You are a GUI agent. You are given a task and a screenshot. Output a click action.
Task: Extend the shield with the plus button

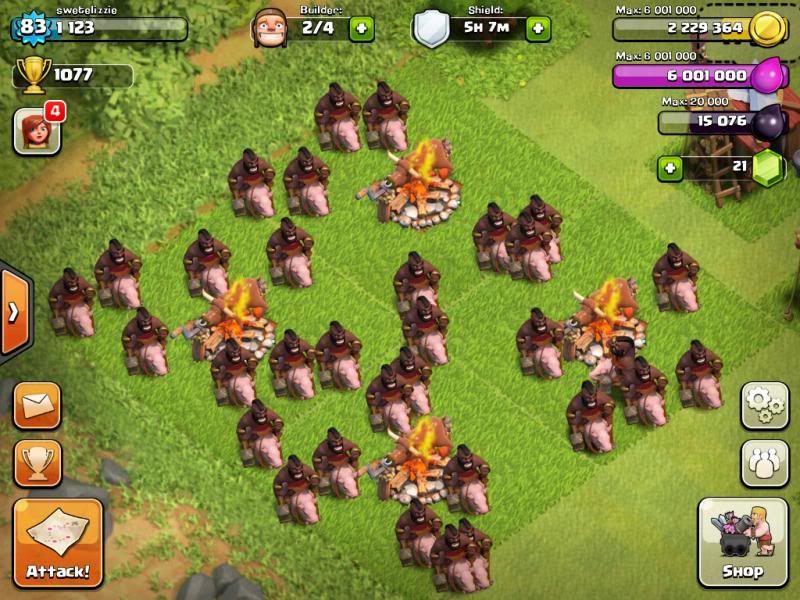538,28
